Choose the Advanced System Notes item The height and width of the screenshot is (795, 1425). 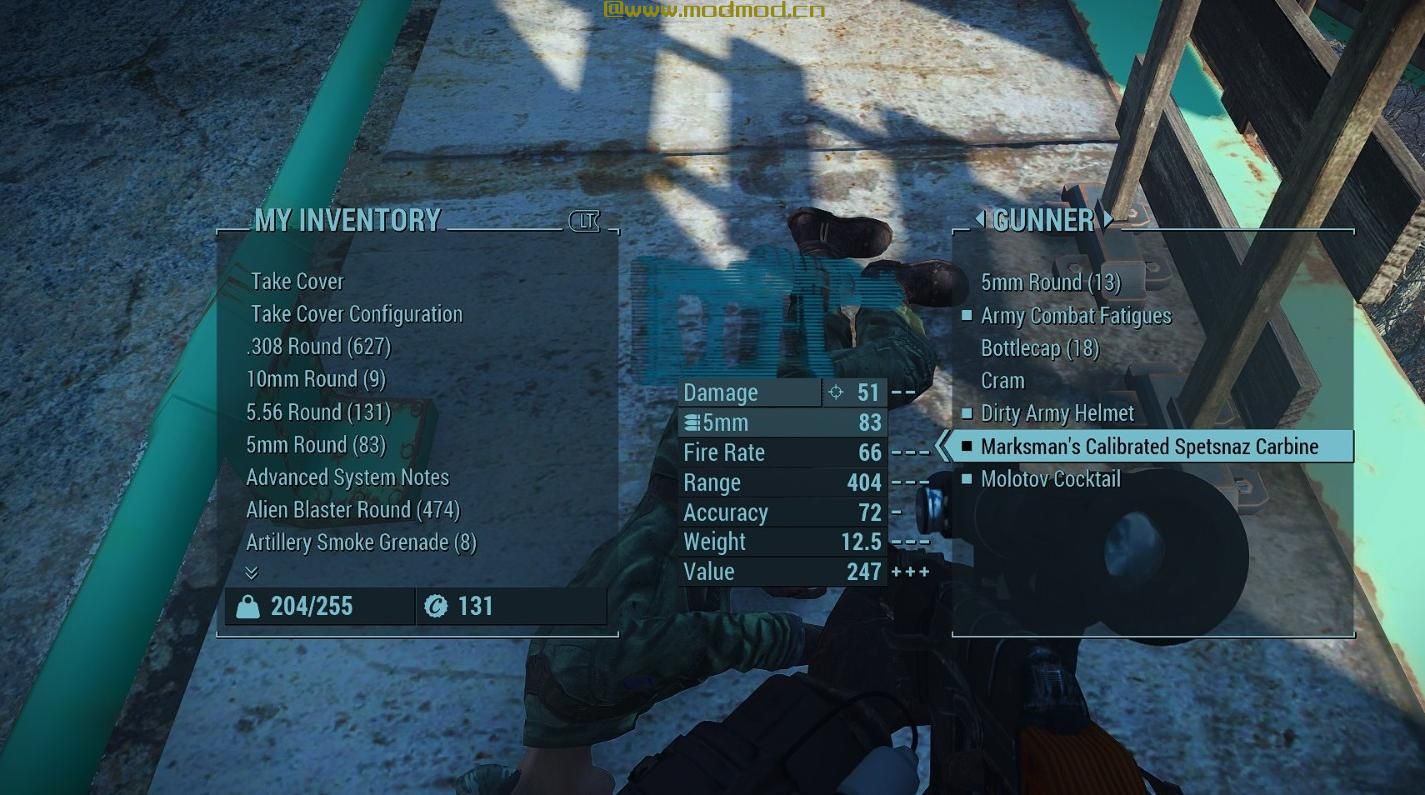pos(347,477)
